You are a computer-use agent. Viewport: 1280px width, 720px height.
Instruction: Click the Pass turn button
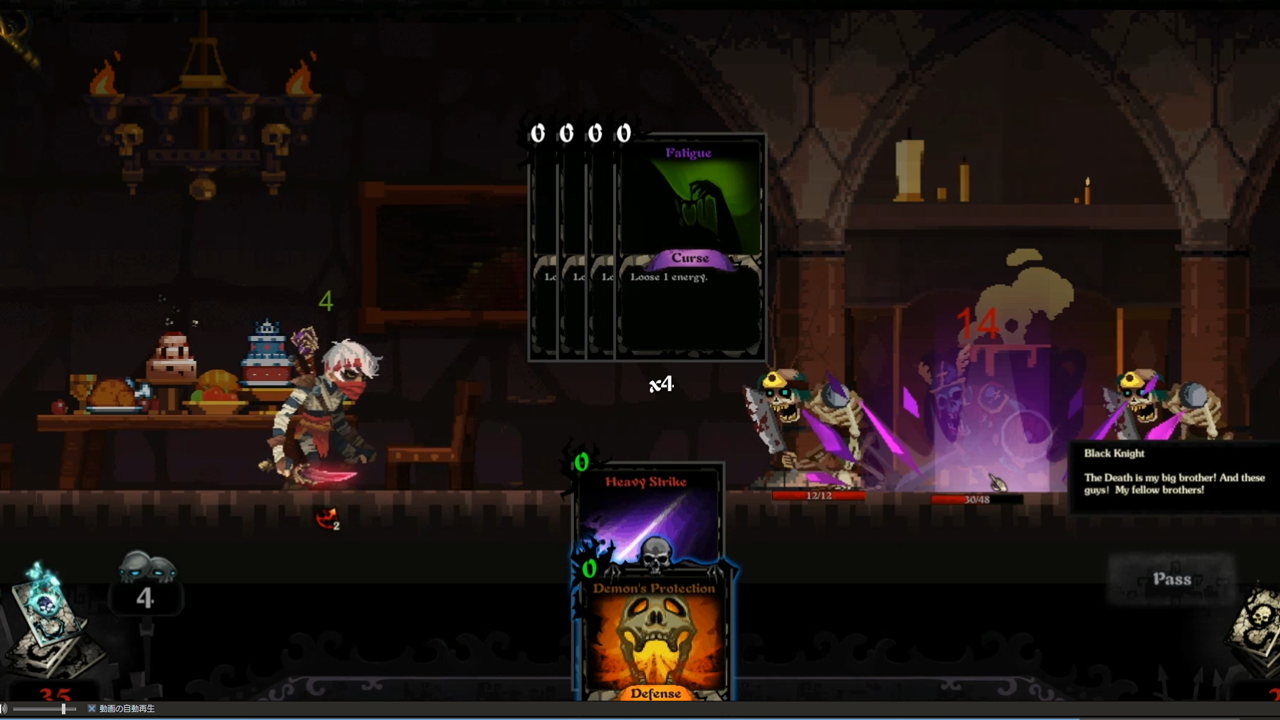[x=1171, y=579]
